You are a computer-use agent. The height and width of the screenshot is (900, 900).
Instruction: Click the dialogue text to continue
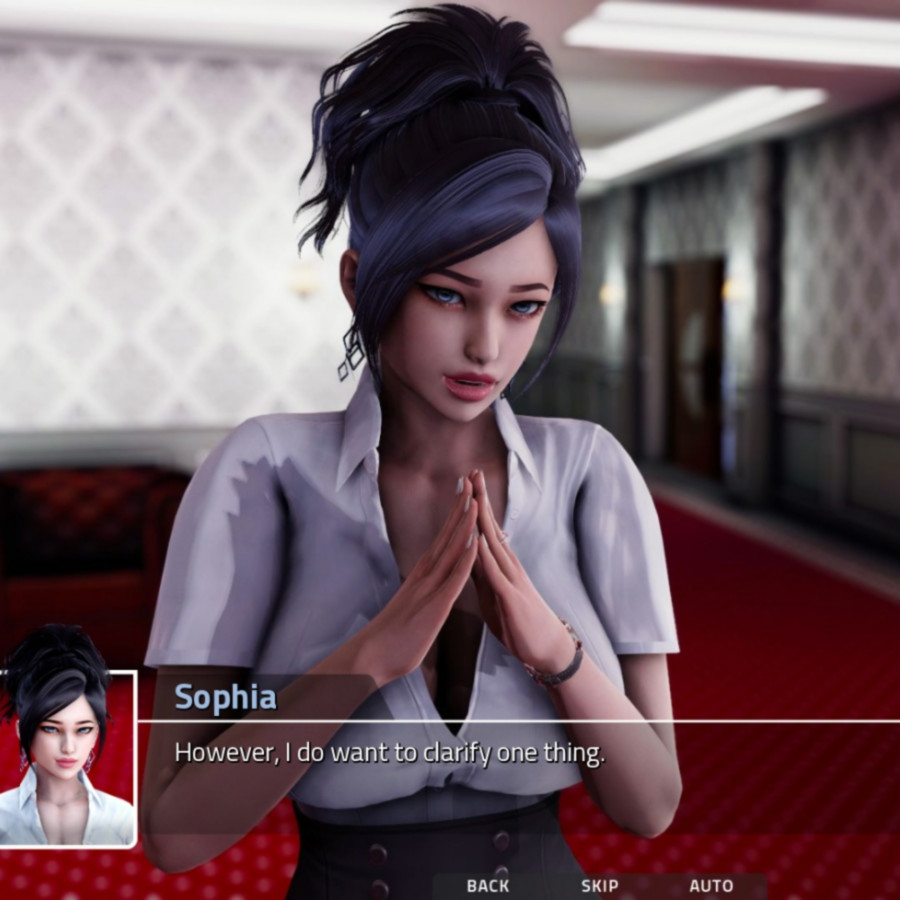click(390, 753)
